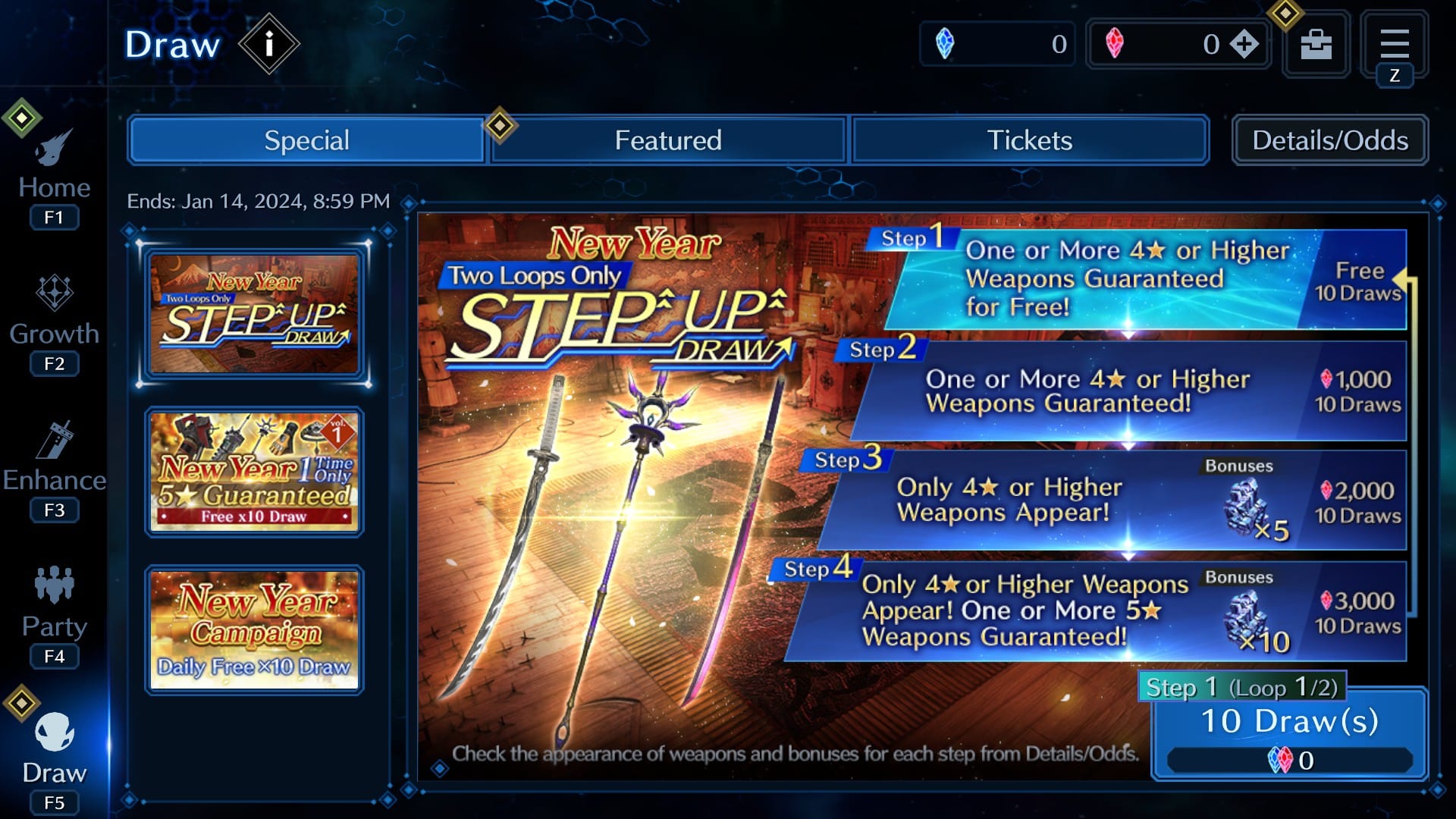Switch to the Featured tab
The width and height of the screenshot is (1456, 819).
coord(667,140)
